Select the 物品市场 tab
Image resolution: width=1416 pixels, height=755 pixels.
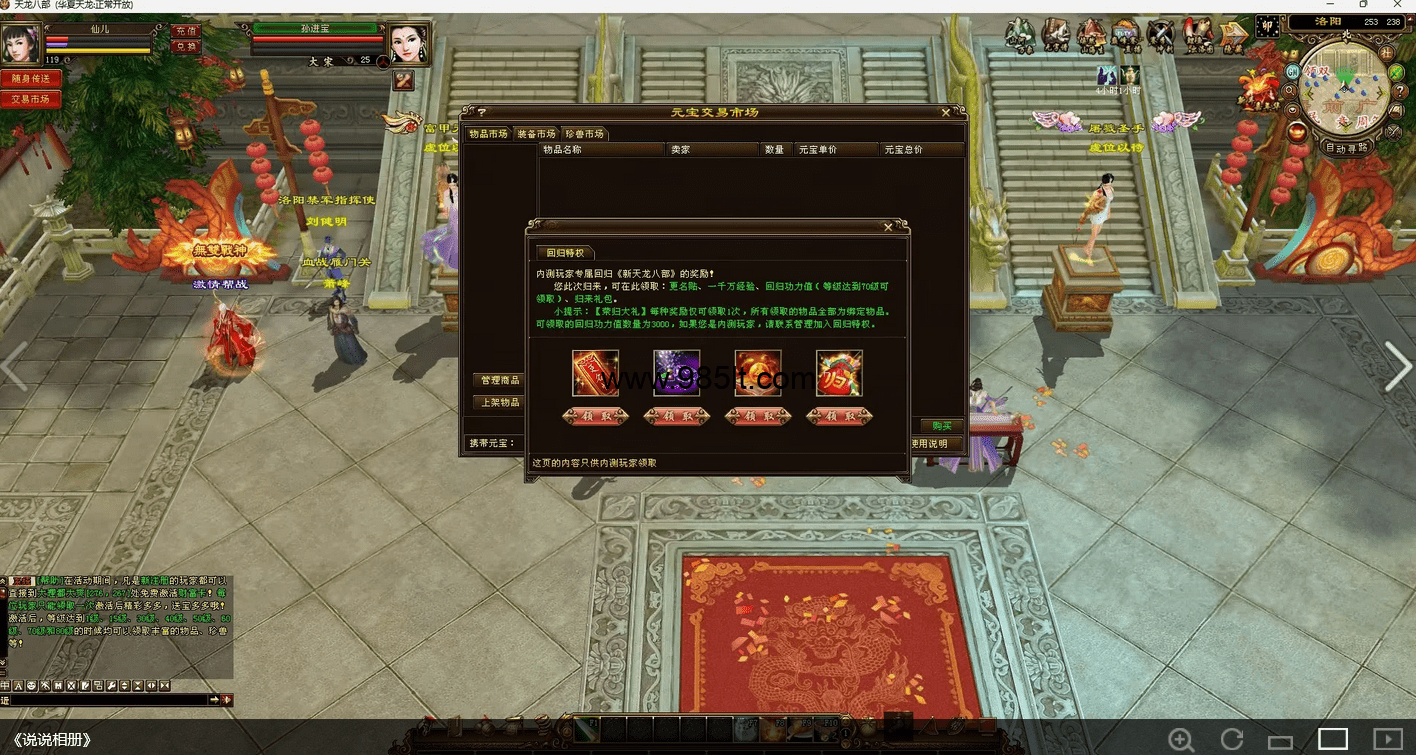[x=488, y=134]
